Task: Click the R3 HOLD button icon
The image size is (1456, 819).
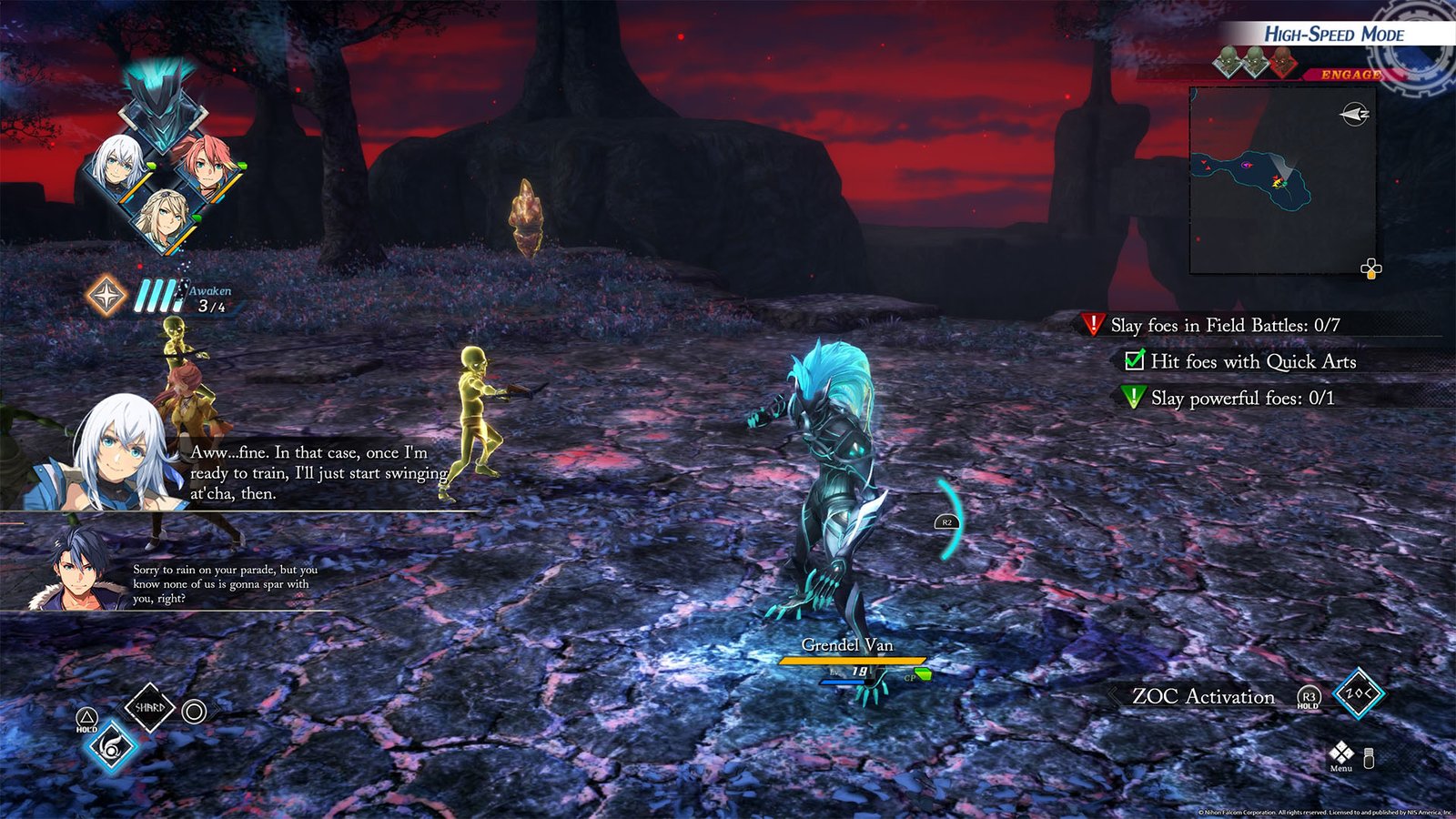Action: [1309, 697]
